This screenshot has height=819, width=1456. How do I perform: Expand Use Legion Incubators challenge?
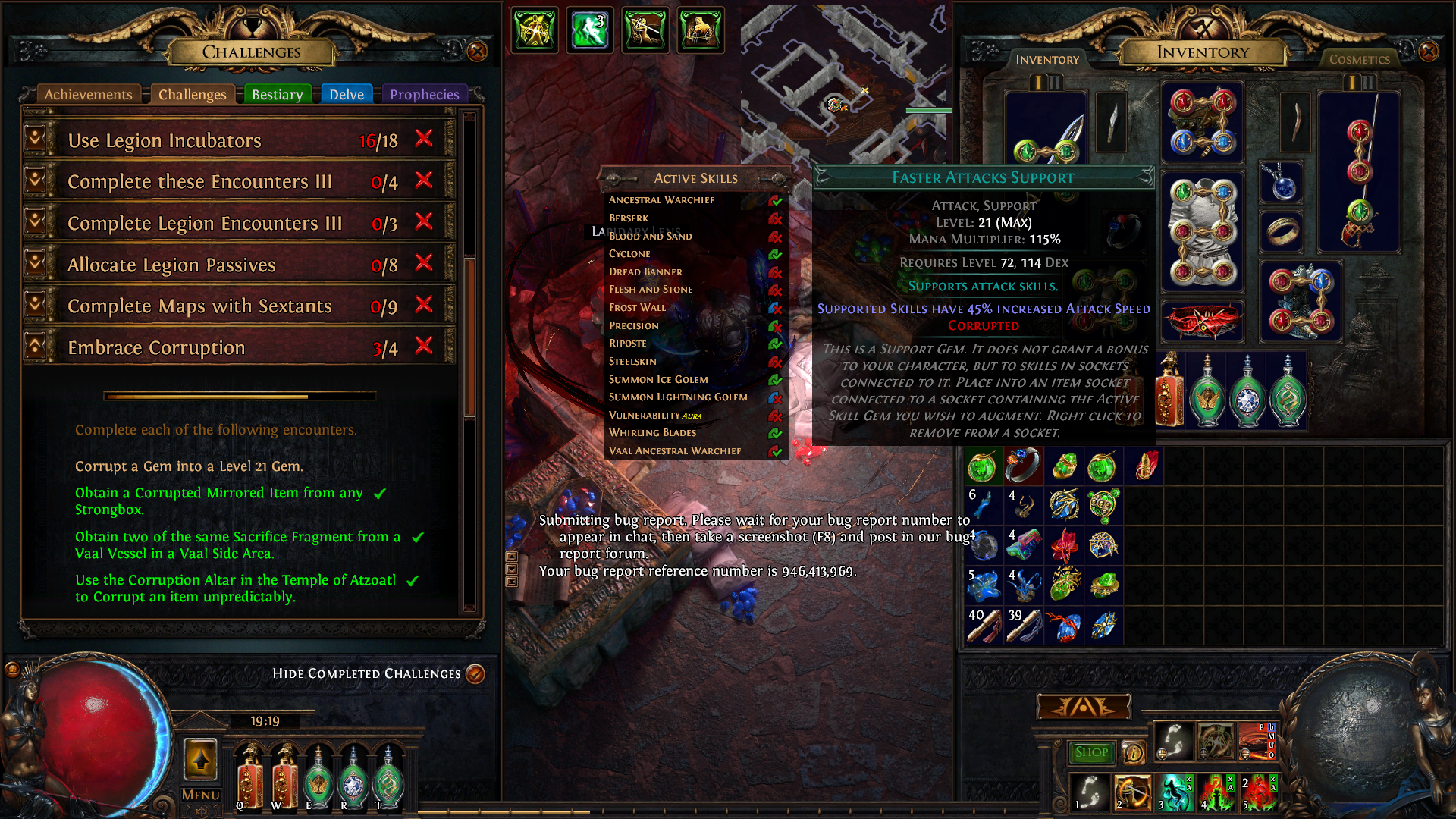[35, 139]
